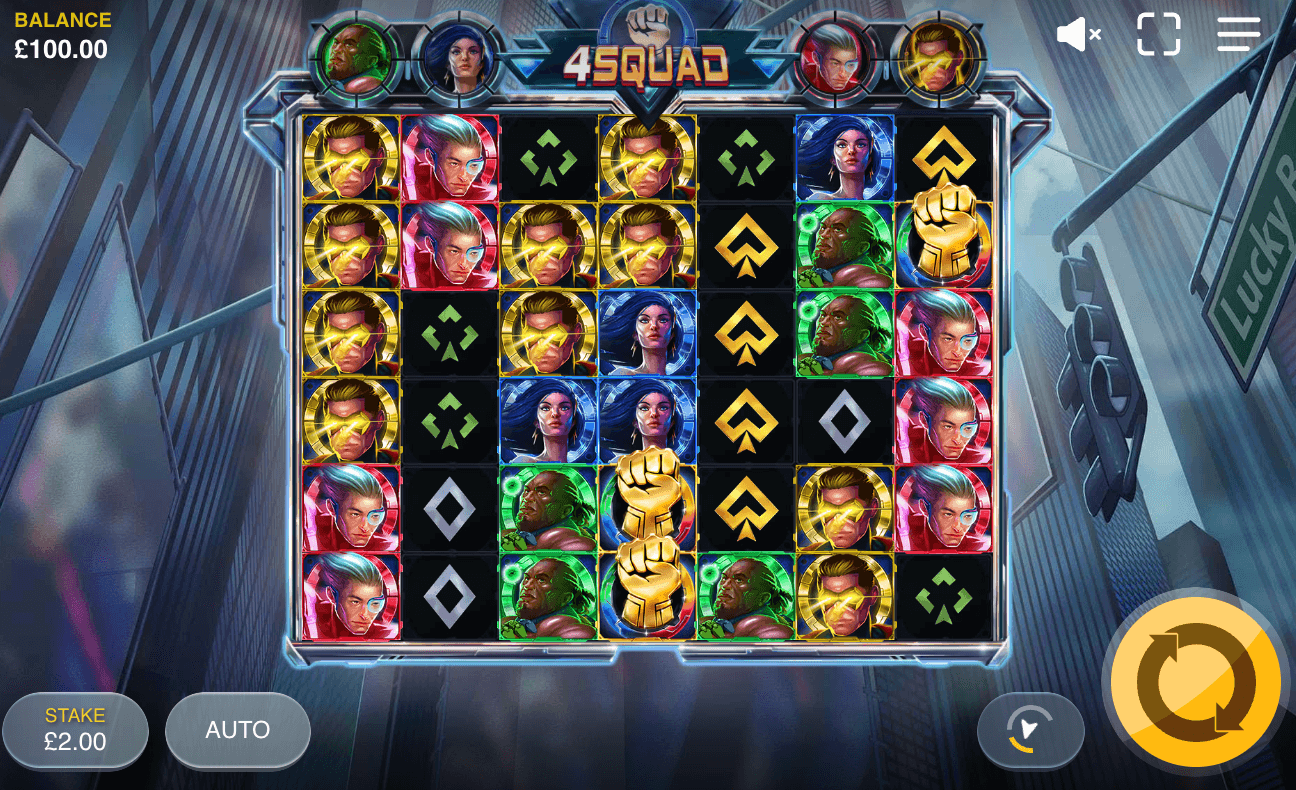Viewport: 1296px width, 790px height.
Task: Open the hamburger game menu
Action: [x=1237, y=34]
